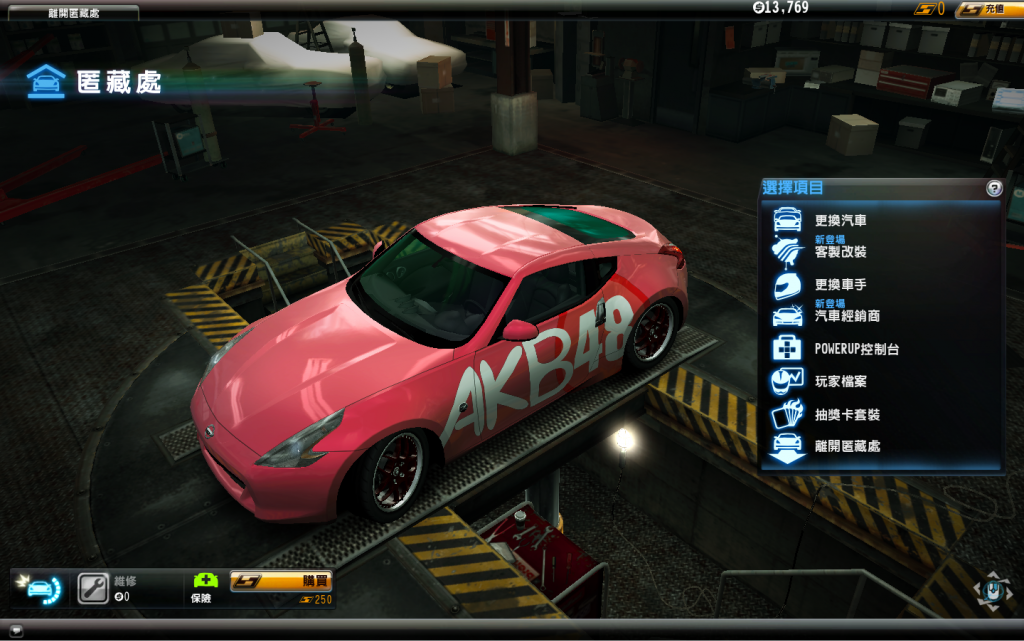Buy insurance with the orange 購買 button
1024x641 pixels.
(x=281, y=581)
